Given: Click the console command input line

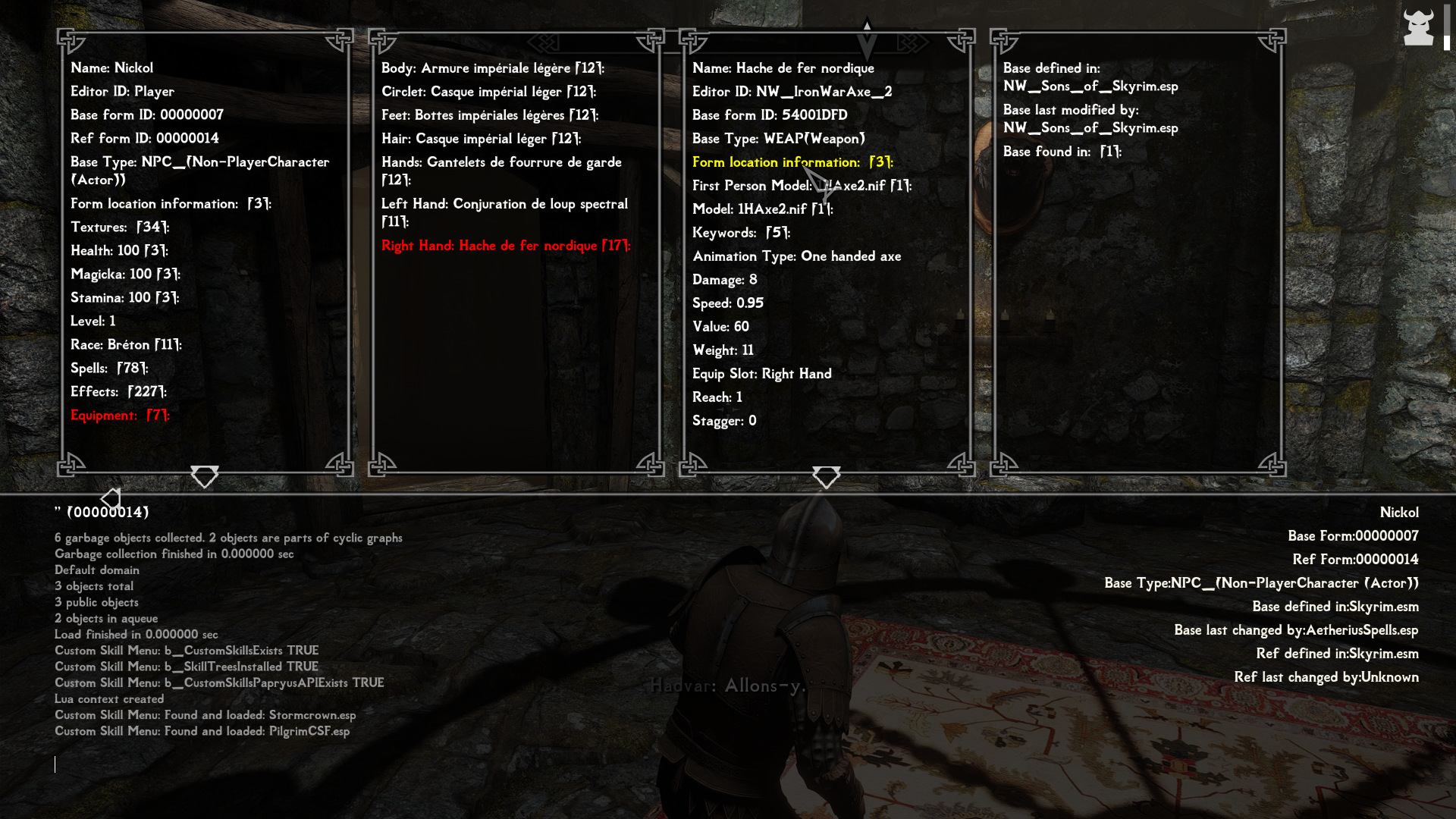Looking at the screenshot, I should [455, 764].
